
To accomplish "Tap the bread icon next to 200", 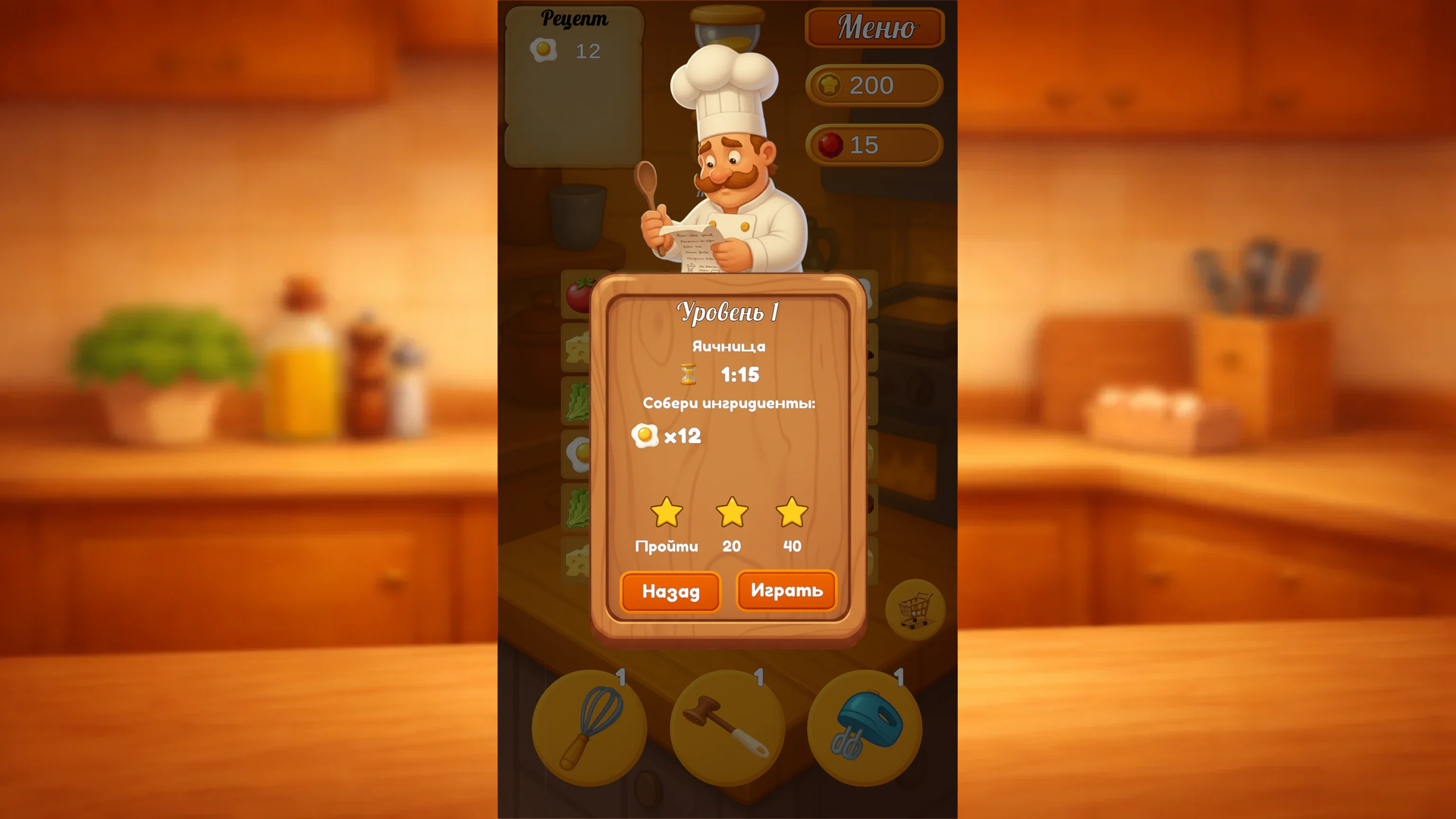I will 833,85.
